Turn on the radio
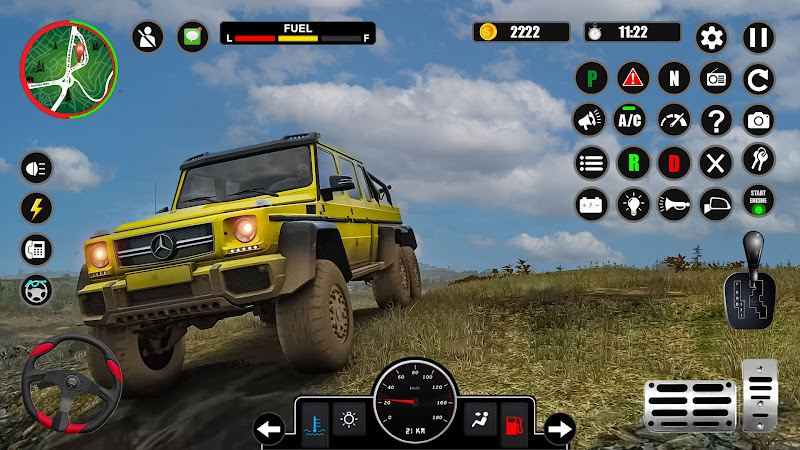 click(x=716, y=78)
